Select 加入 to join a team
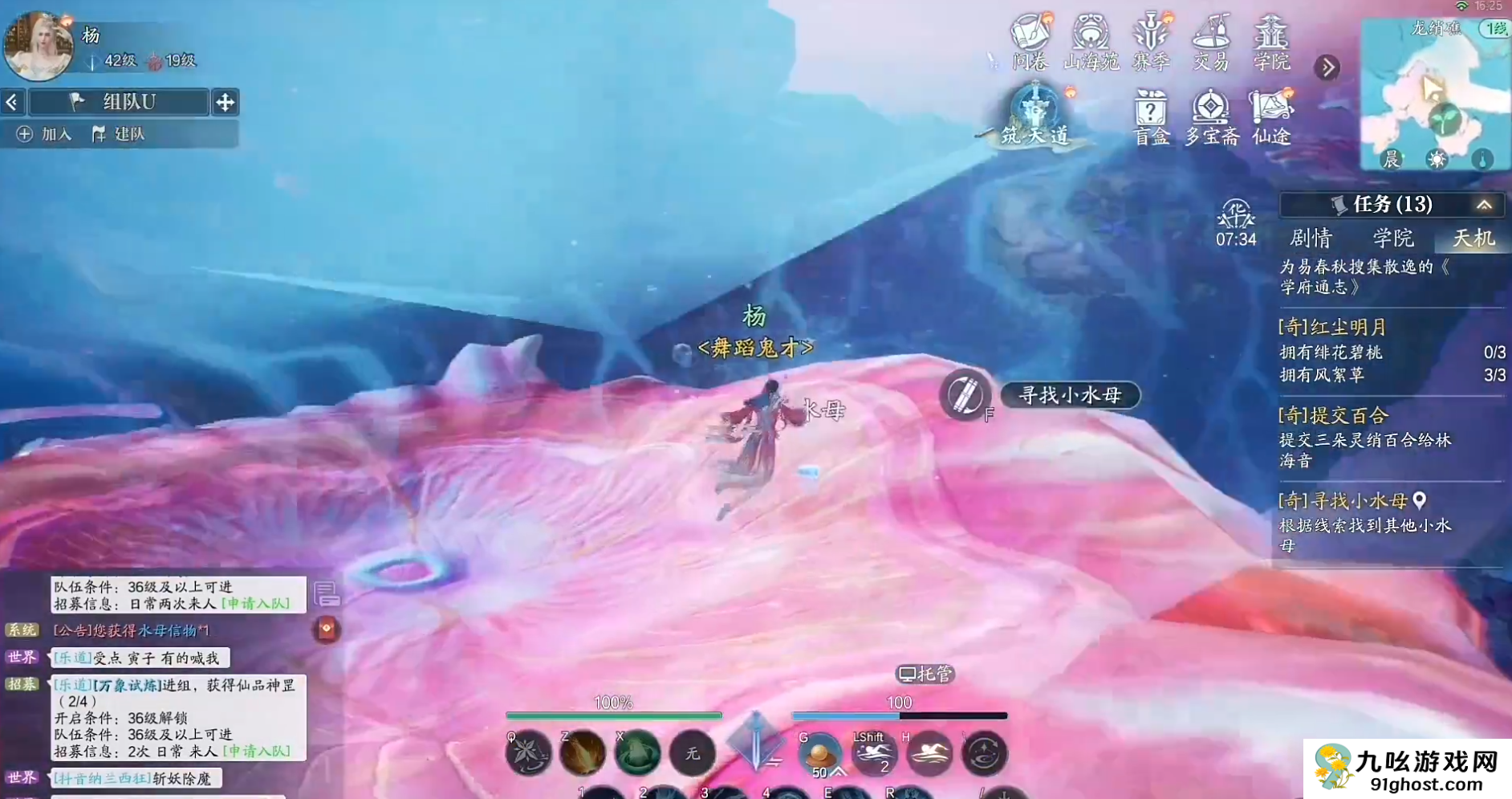1512x799 pixels. (x=46, y=134)
